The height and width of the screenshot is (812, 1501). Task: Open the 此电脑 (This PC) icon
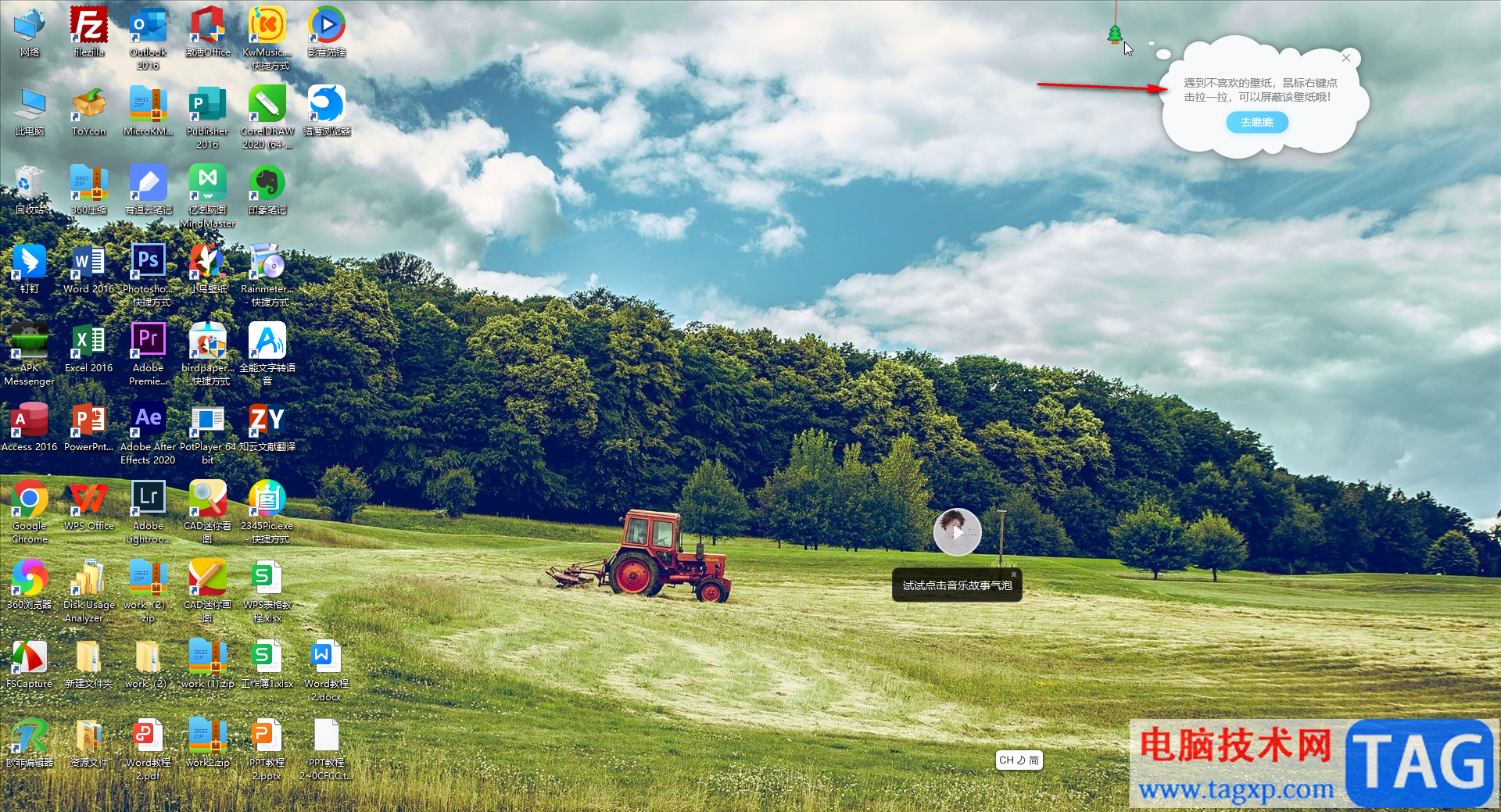coord(30,106)
